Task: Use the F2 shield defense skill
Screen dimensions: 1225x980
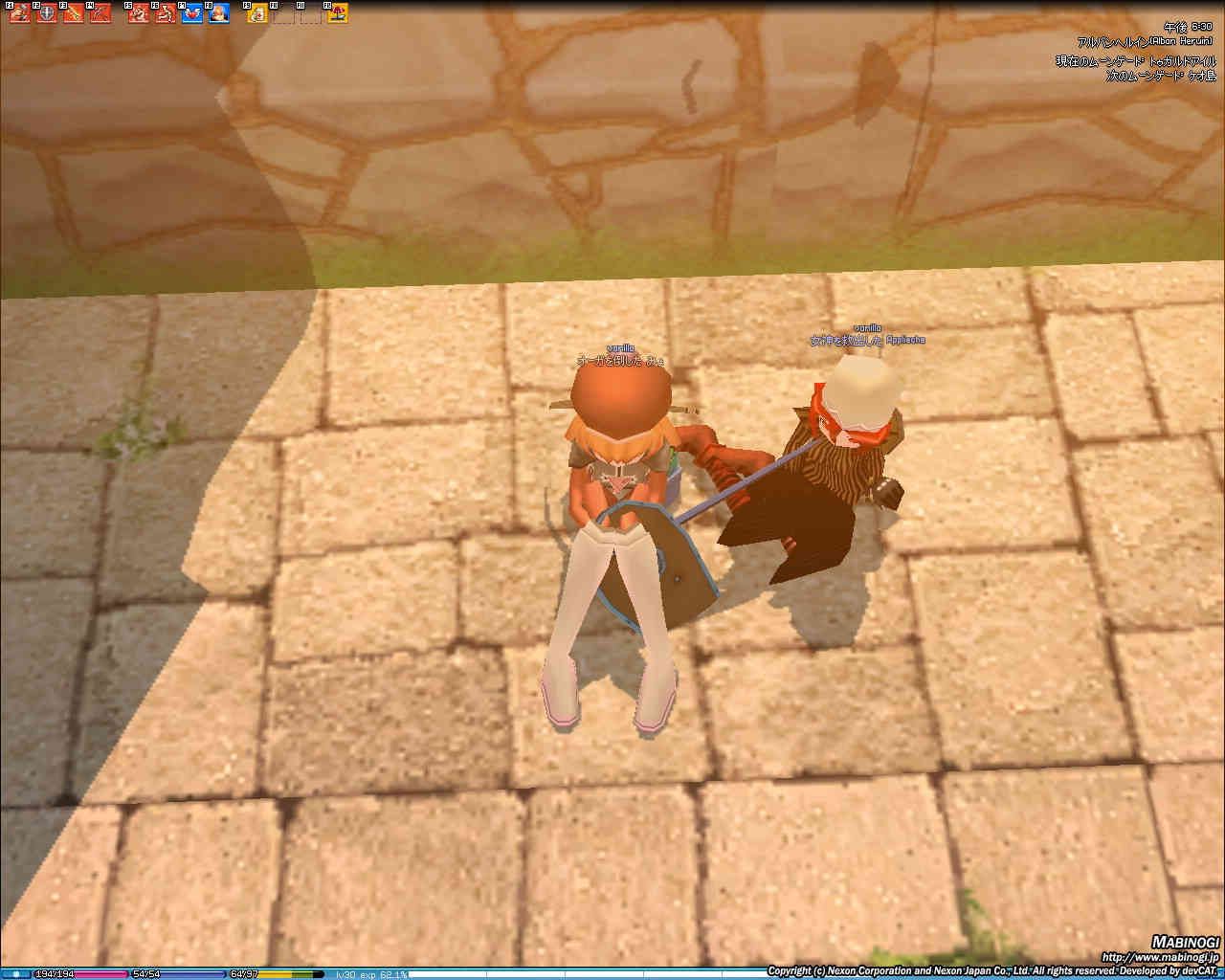Action: [47, 13]
